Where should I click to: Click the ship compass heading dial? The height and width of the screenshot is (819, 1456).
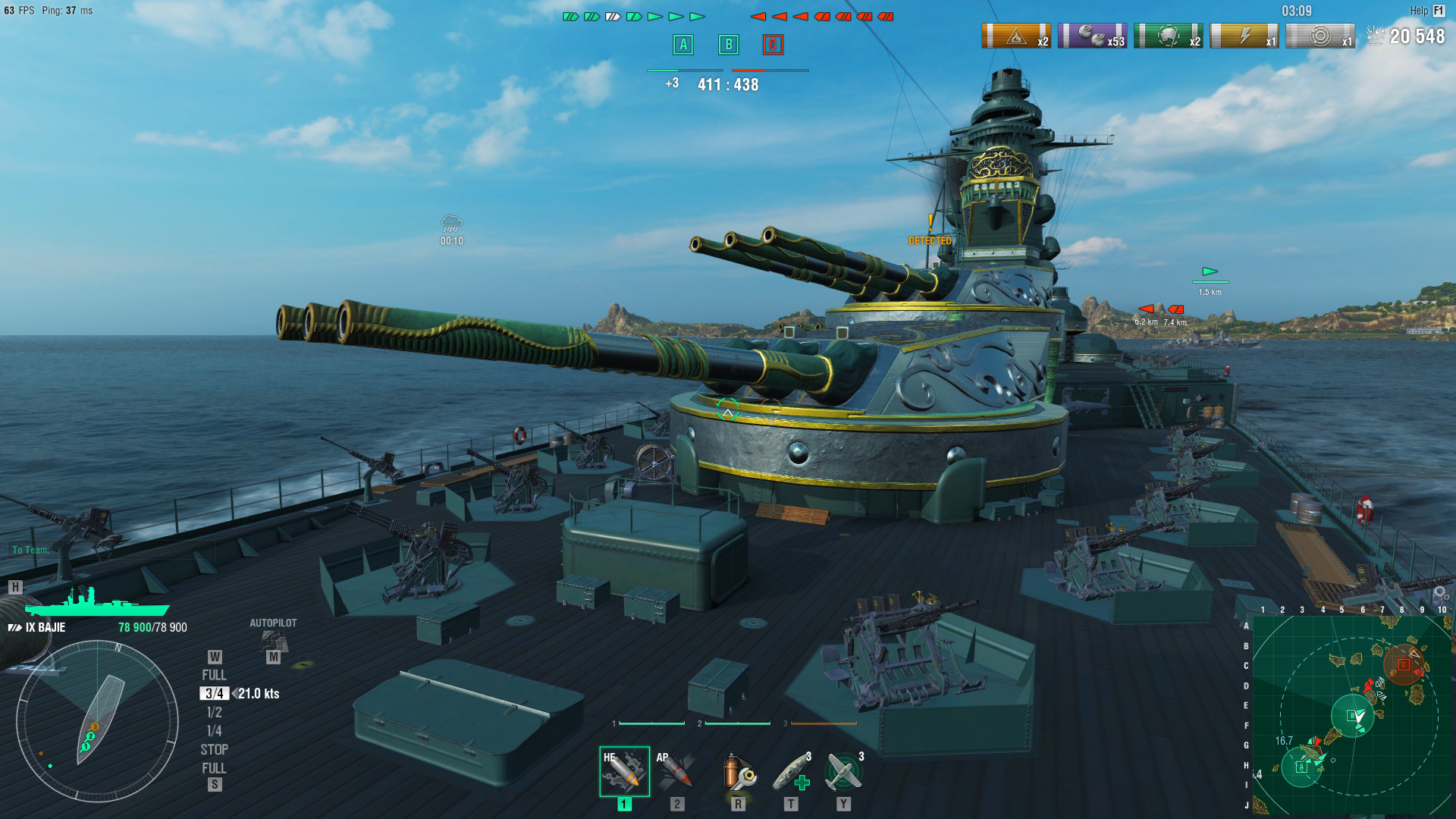click(x=97, y=720)
